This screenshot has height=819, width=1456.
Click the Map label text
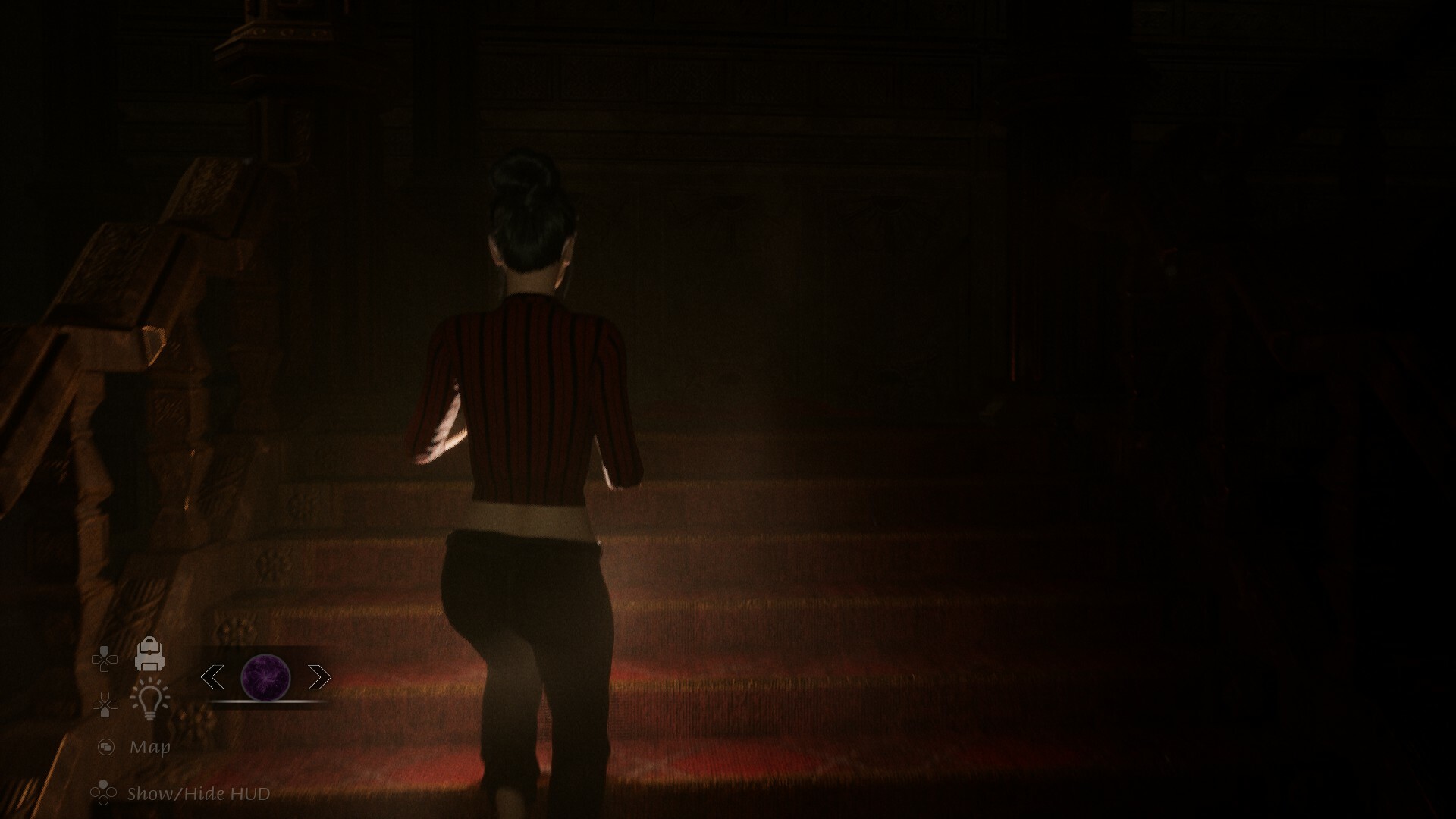tap(150, 747)
